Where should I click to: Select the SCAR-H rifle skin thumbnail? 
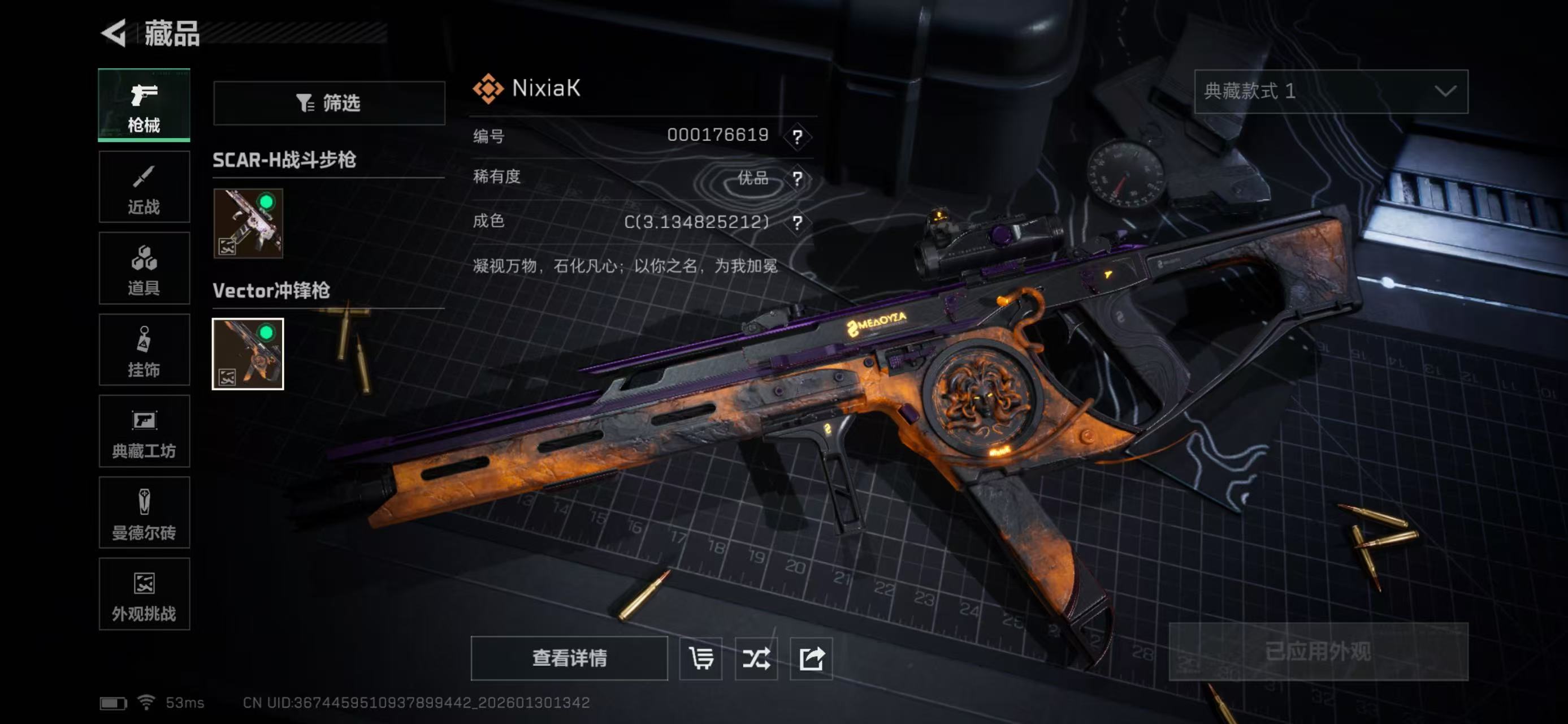[x=248, y=223]
